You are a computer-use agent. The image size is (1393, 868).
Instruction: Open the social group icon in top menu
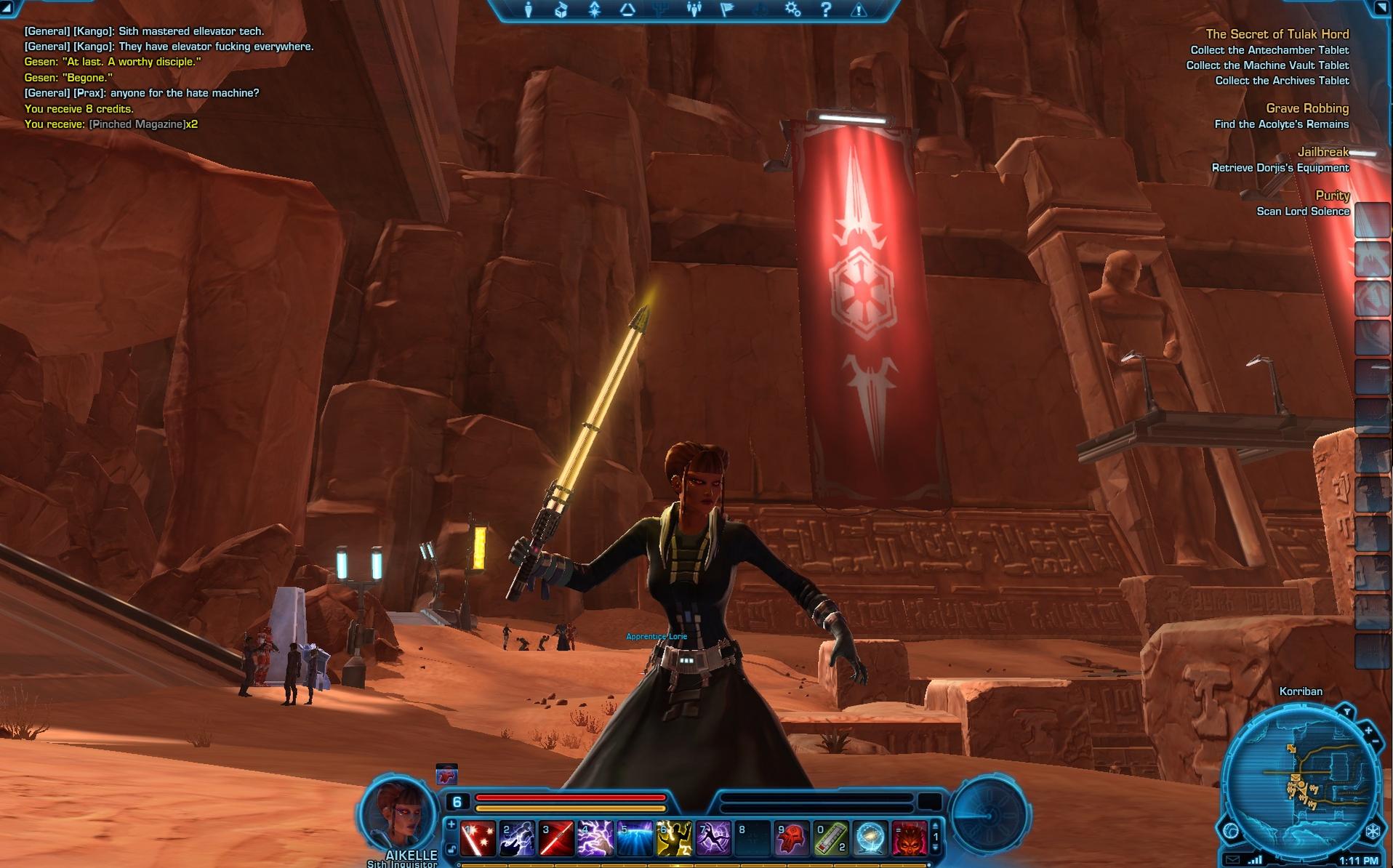(694, 9)
